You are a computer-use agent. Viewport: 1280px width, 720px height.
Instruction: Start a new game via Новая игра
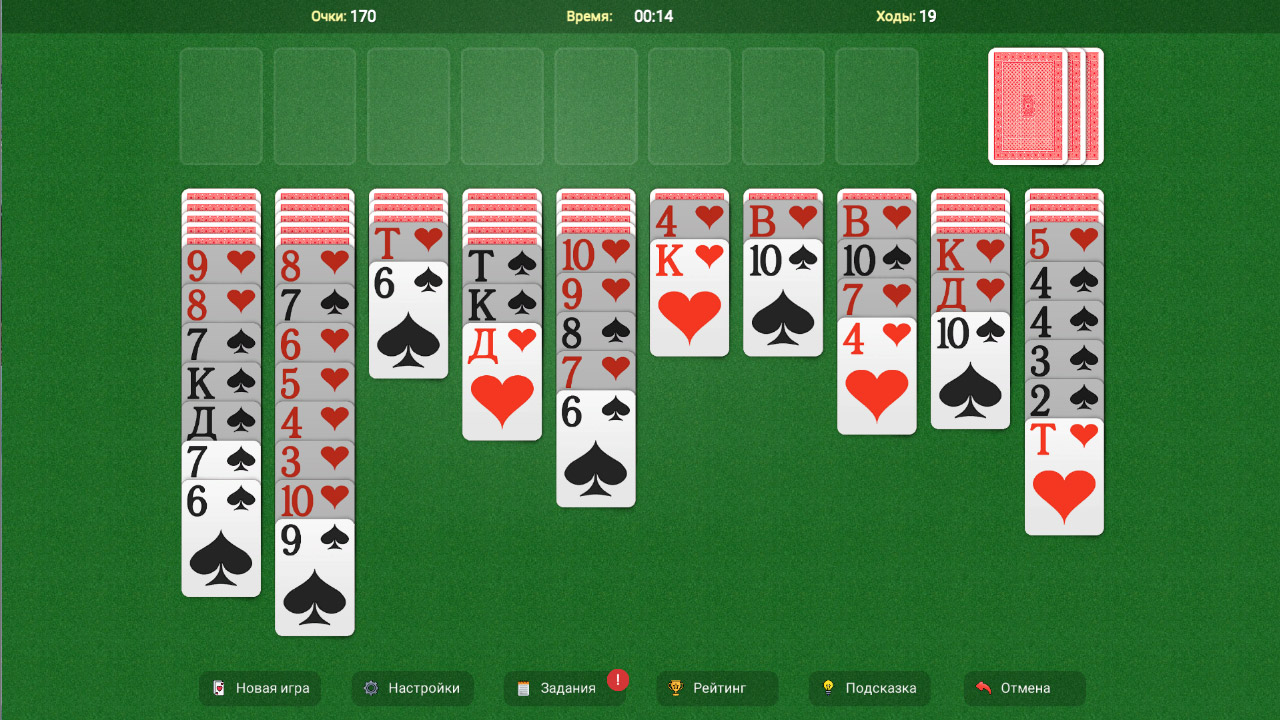[260, 688]
